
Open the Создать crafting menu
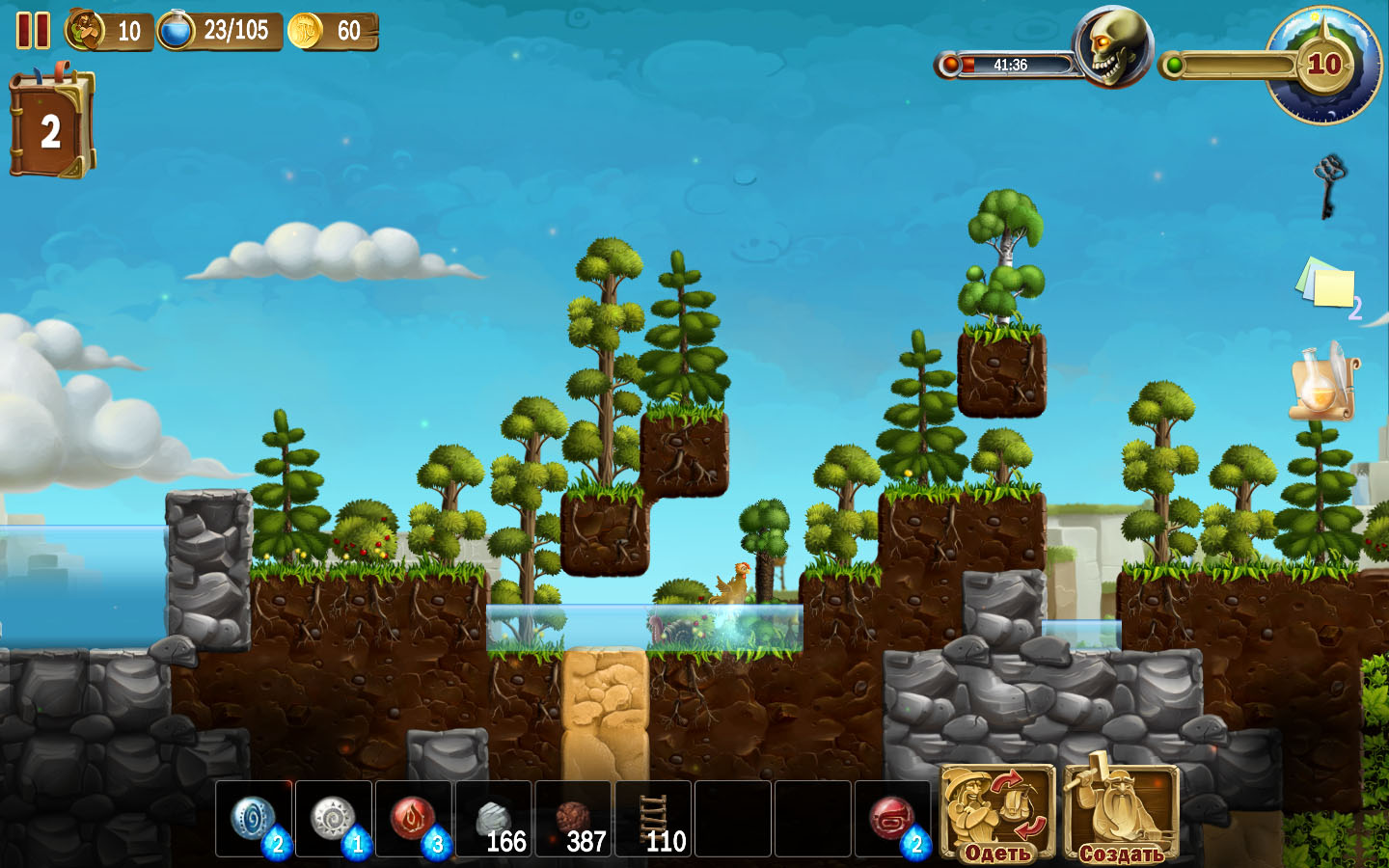pyautogui.click(x=1121, y=813)
